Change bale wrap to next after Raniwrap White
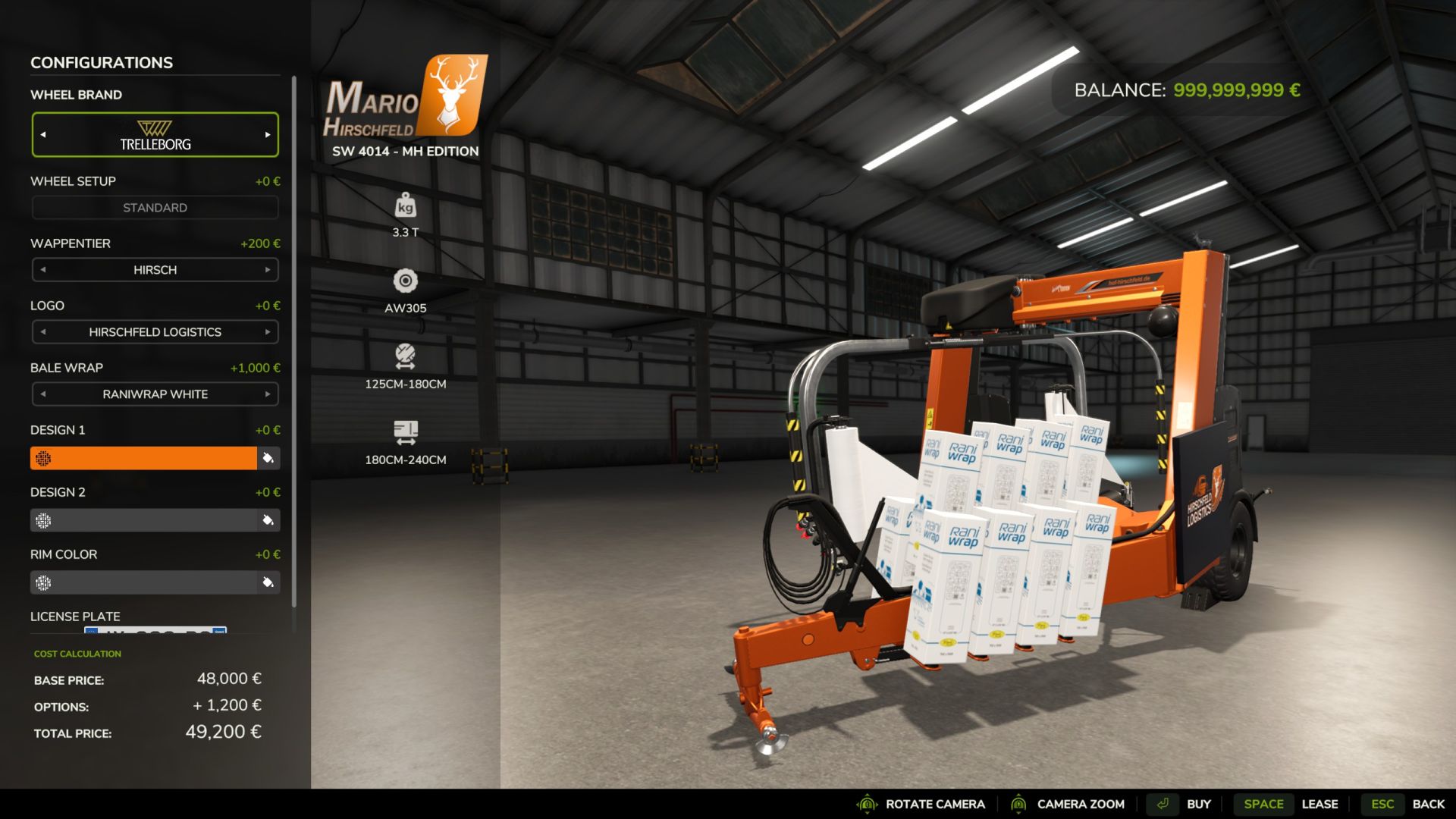Viewport: 1456px width, 819px height. tap(268, 394)
